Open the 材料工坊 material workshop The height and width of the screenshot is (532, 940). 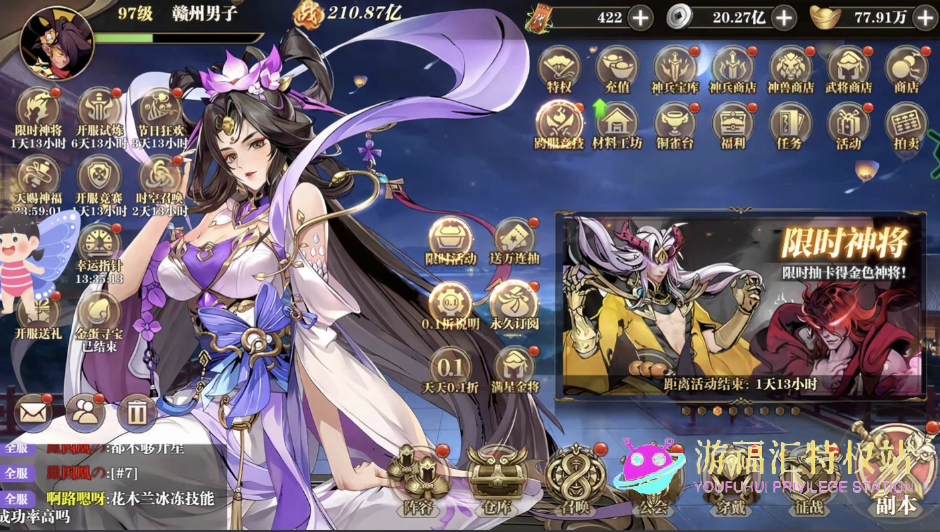[617, 126]
